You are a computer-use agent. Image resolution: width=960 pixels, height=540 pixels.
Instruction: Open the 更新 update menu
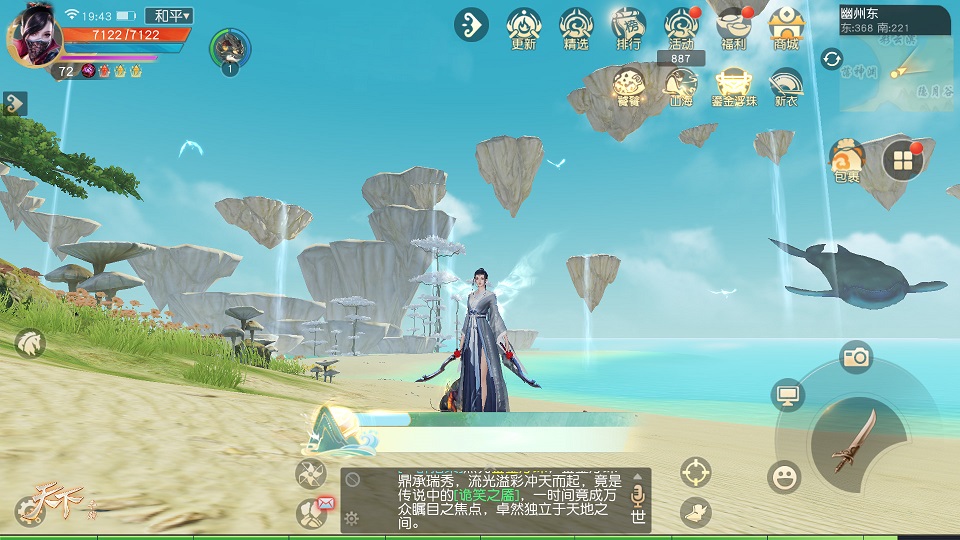pos(524,26)
